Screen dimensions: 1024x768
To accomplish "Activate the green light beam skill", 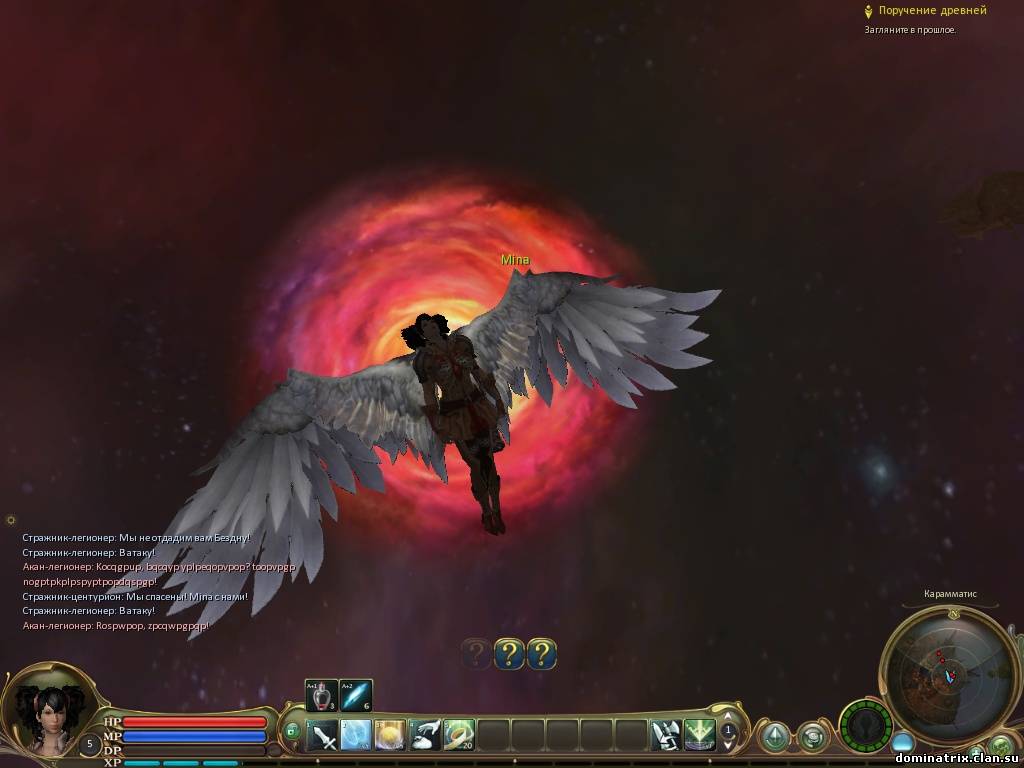I will [x=699, y=736].
